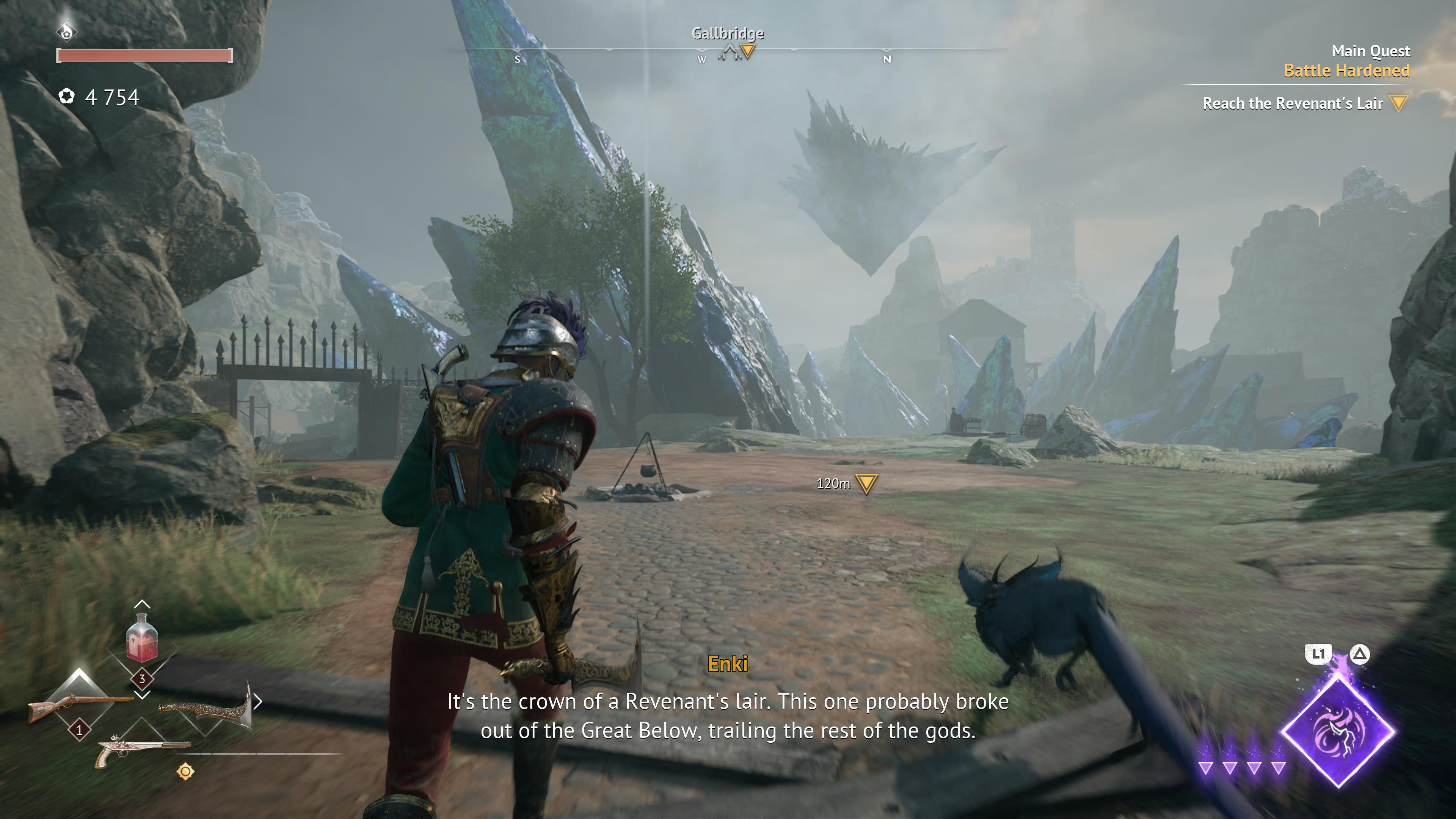Click the Reach the Revenant's Lair objective
Viewport: 1456px width, 819px height.
click(1292, 104)
